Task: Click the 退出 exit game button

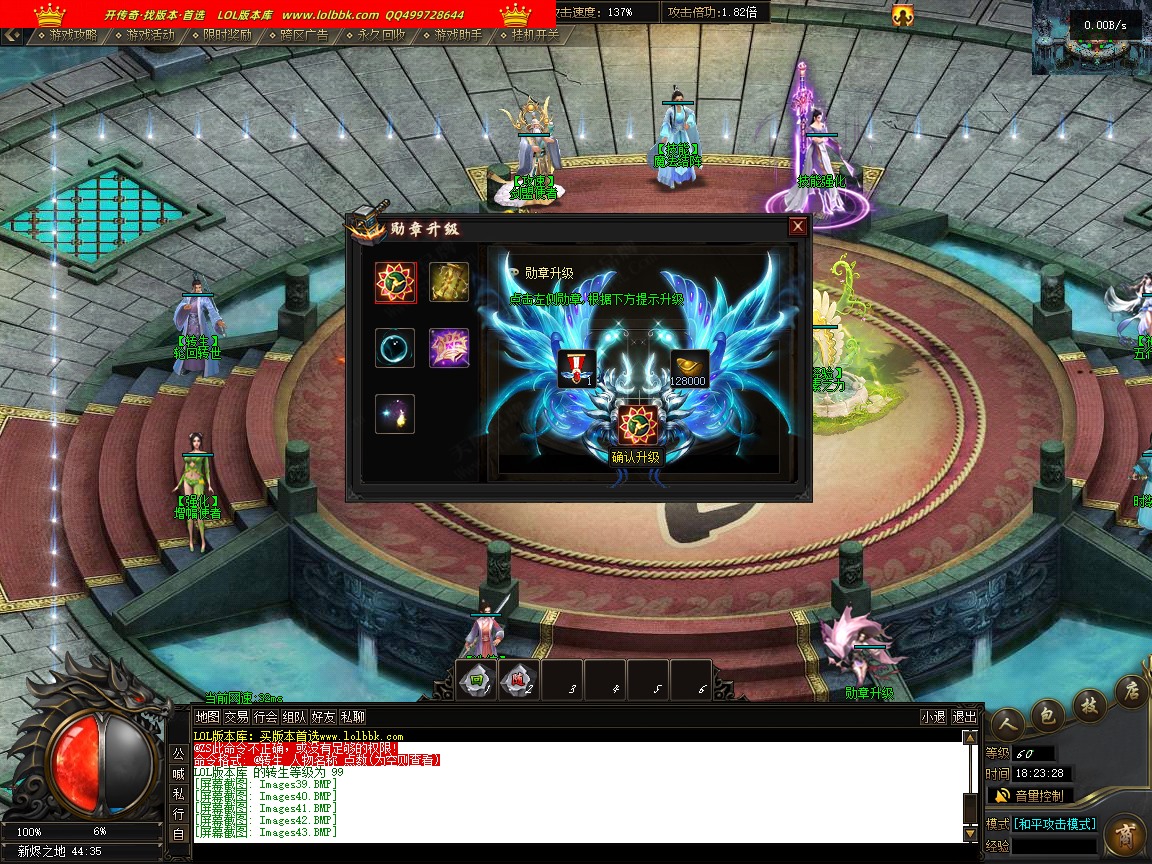Action: 965,717
